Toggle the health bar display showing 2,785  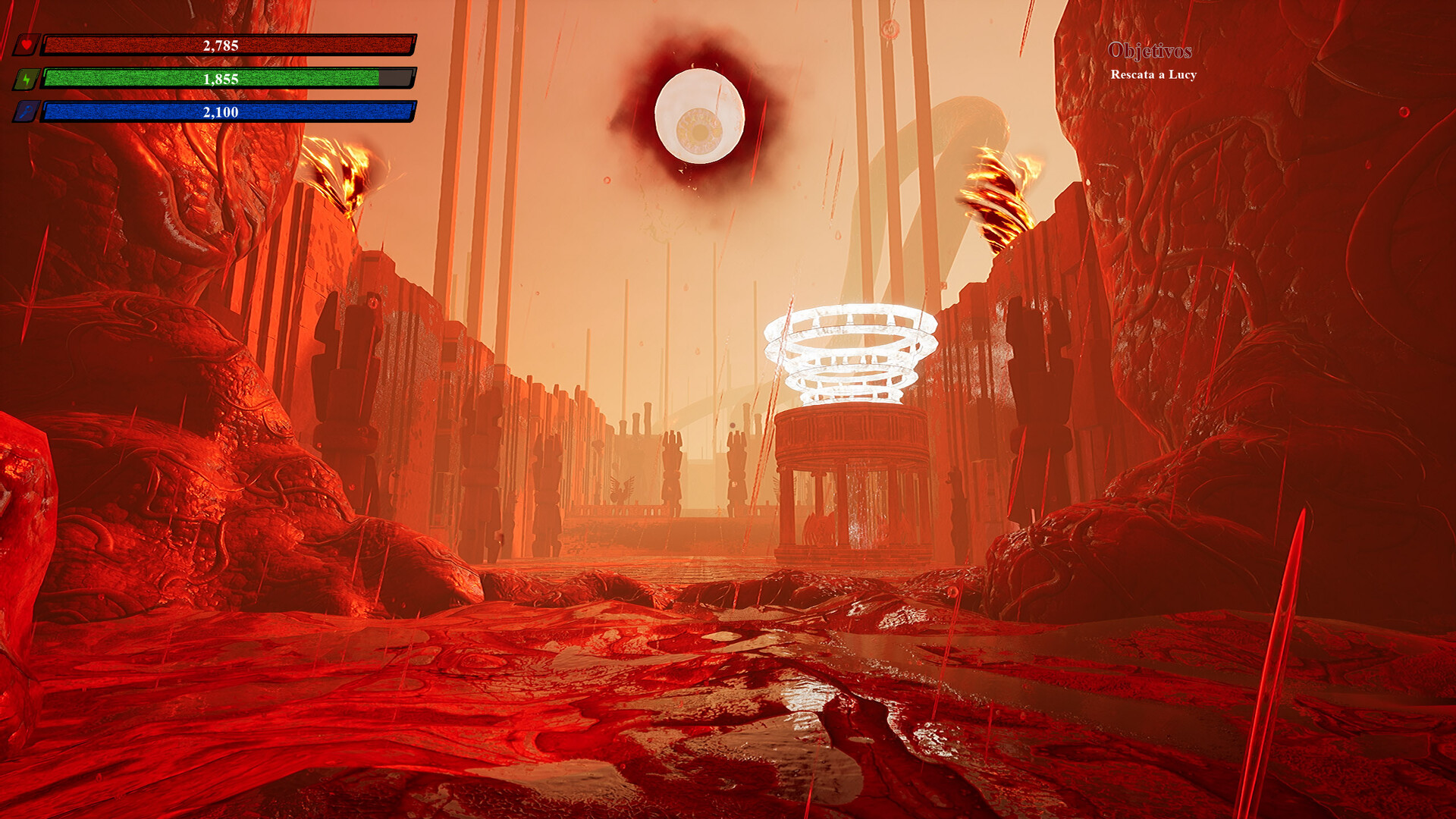pos(227,47)
